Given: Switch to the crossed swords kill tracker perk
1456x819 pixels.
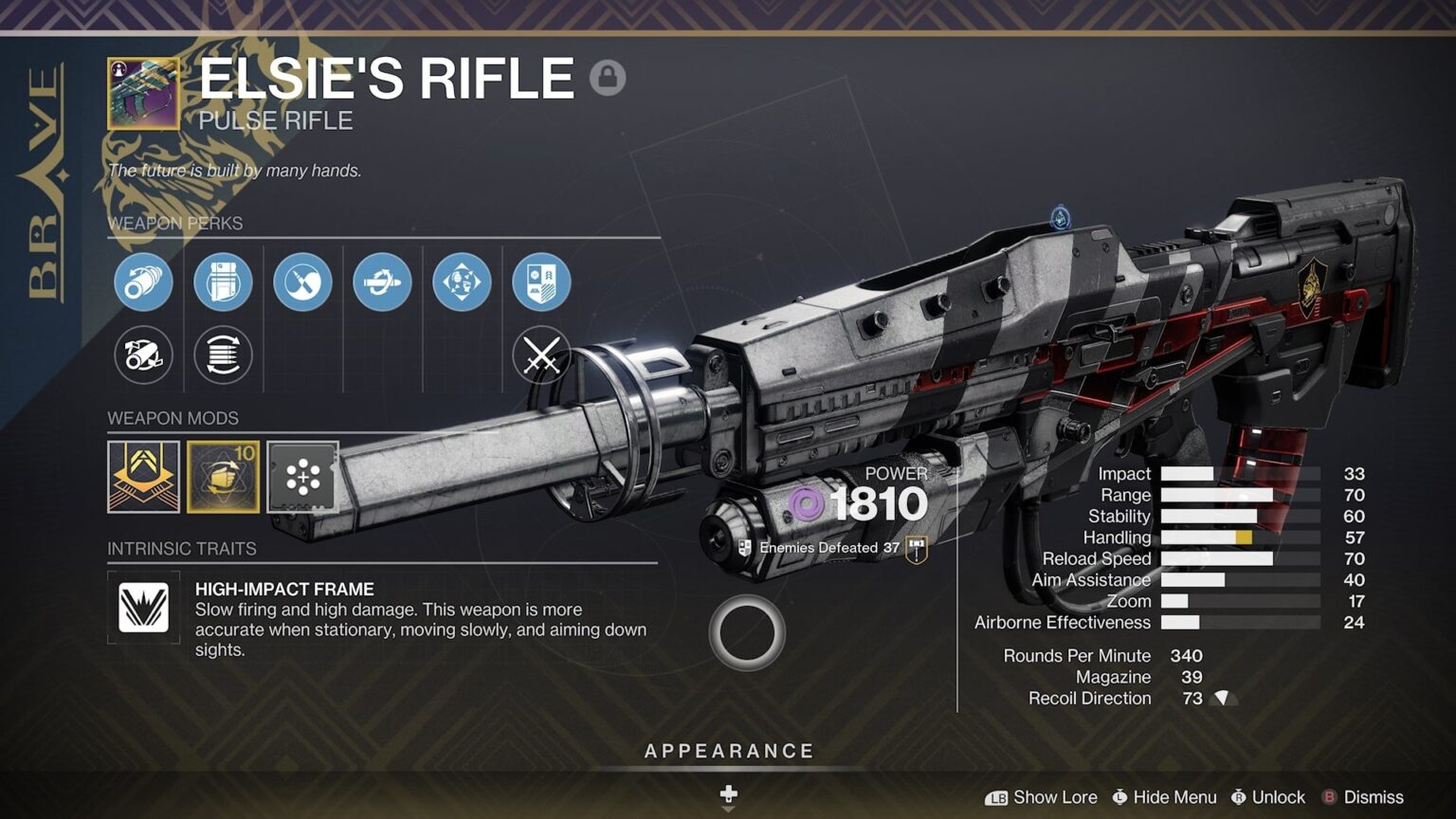Looking at the screenshot, I should pyautogui.click(x=540, y=355).
